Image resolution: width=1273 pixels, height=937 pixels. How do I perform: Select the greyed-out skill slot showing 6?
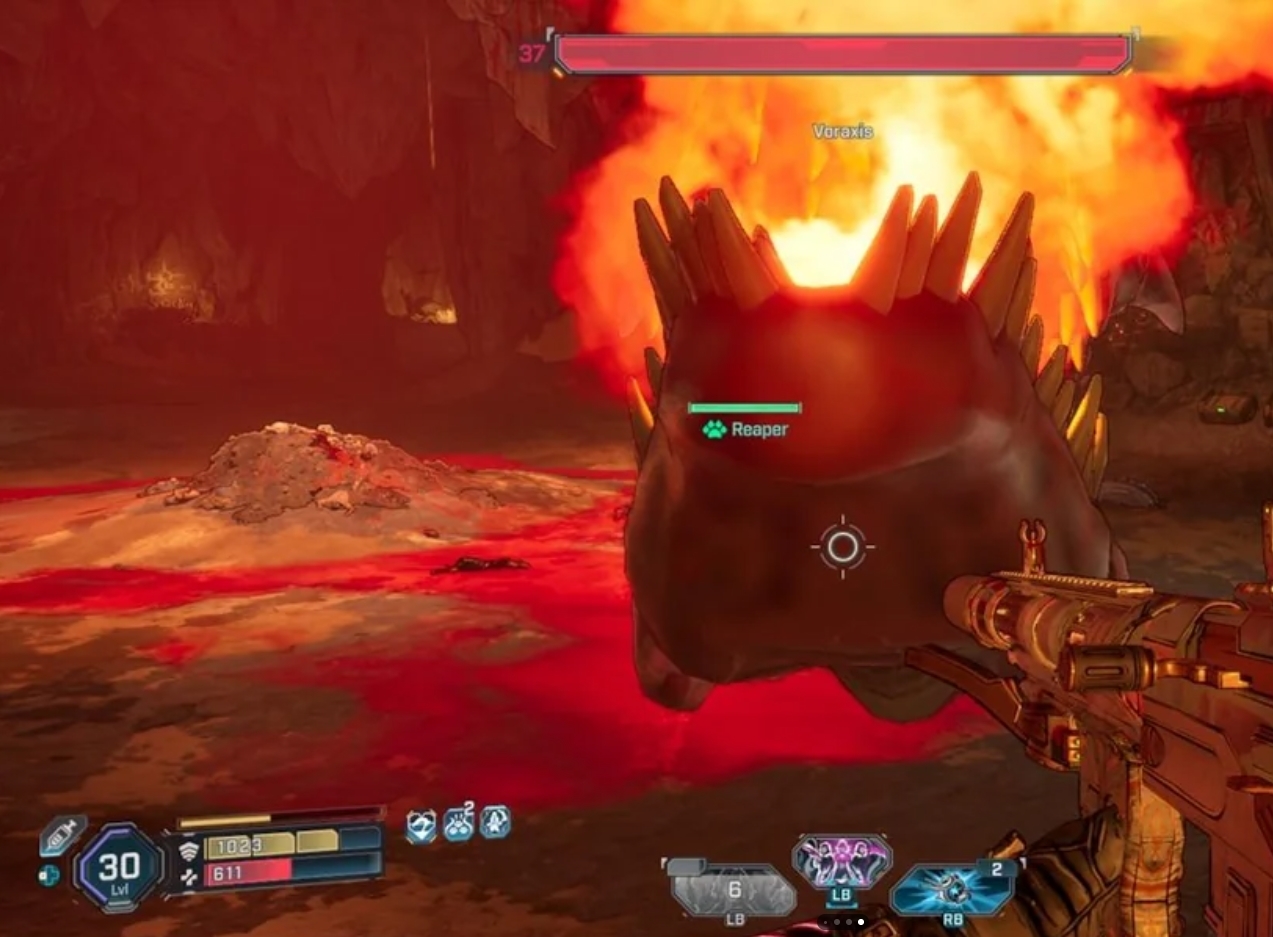pos(733,889)
